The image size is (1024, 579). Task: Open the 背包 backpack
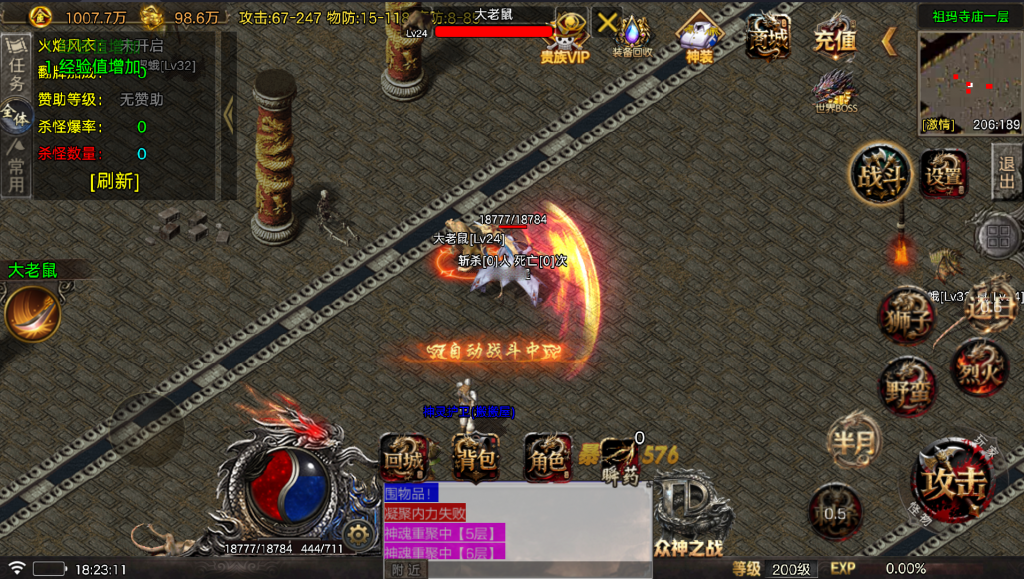(x=477, y=459)
